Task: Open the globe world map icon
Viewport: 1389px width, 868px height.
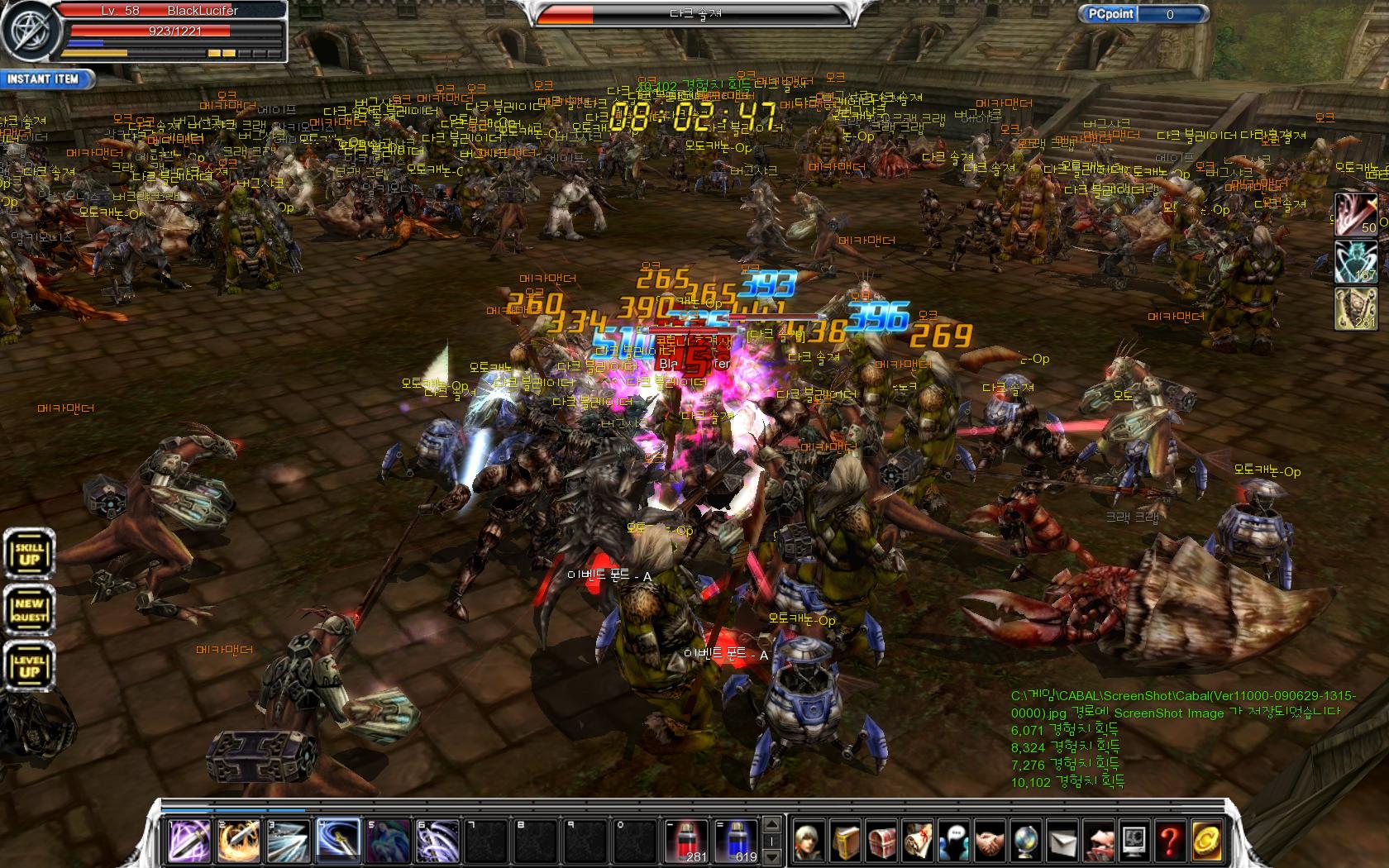Action: point(1026,842)
